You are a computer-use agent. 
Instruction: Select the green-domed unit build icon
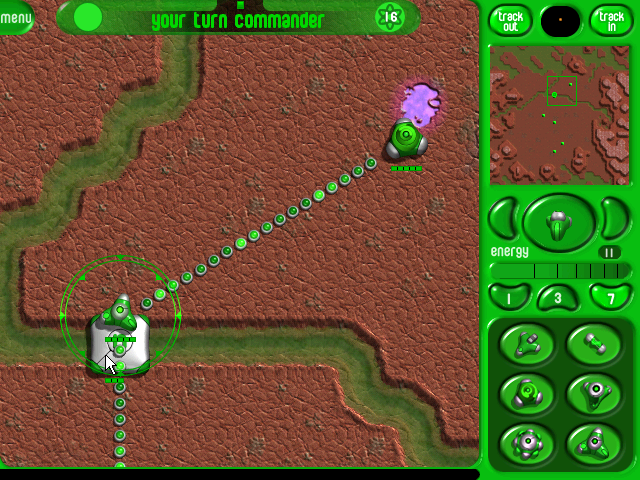click(x=528, y=393)
